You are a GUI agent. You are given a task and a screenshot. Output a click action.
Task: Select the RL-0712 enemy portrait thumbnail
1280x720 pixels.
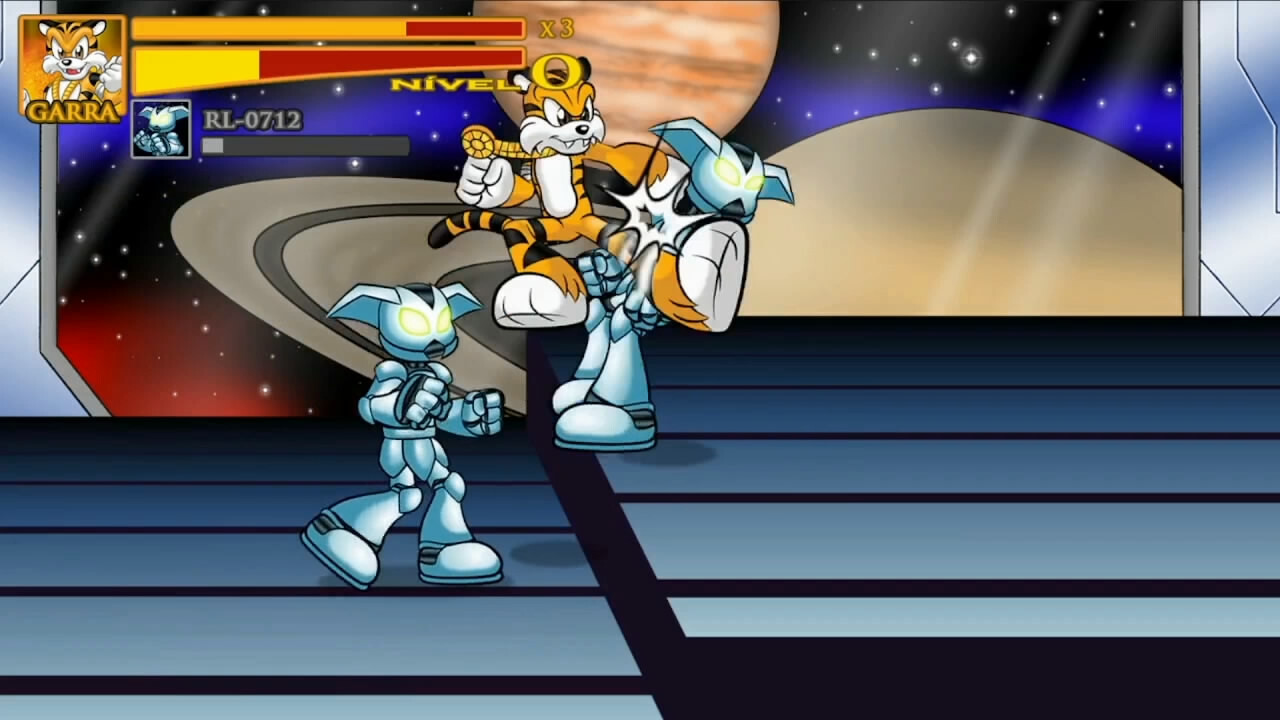[160, 128]
